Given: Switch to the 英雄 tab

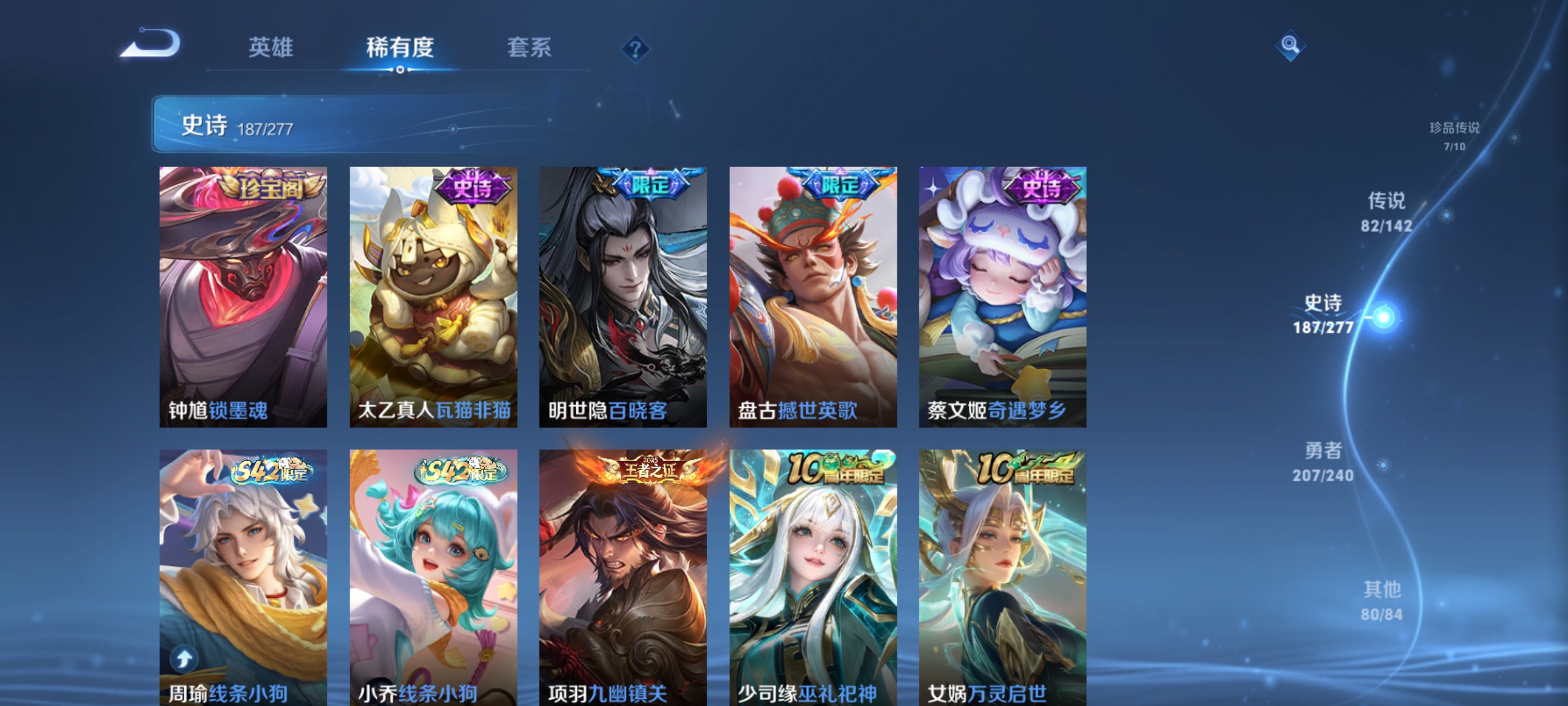Looking at the screenshot, I should [272, 49].
